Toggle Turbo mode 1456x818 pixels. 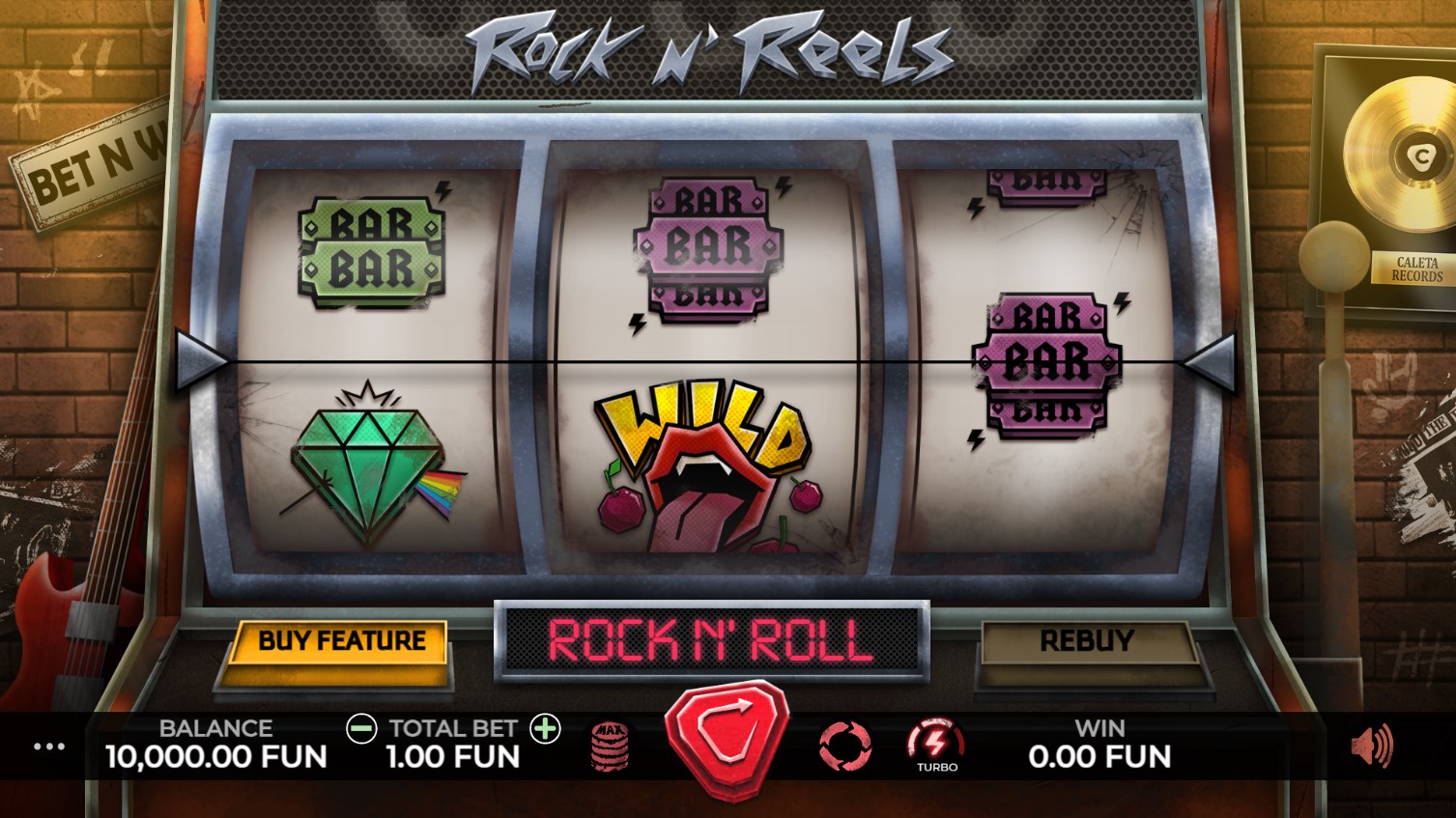pyautogui.click(x=935, y=746)
